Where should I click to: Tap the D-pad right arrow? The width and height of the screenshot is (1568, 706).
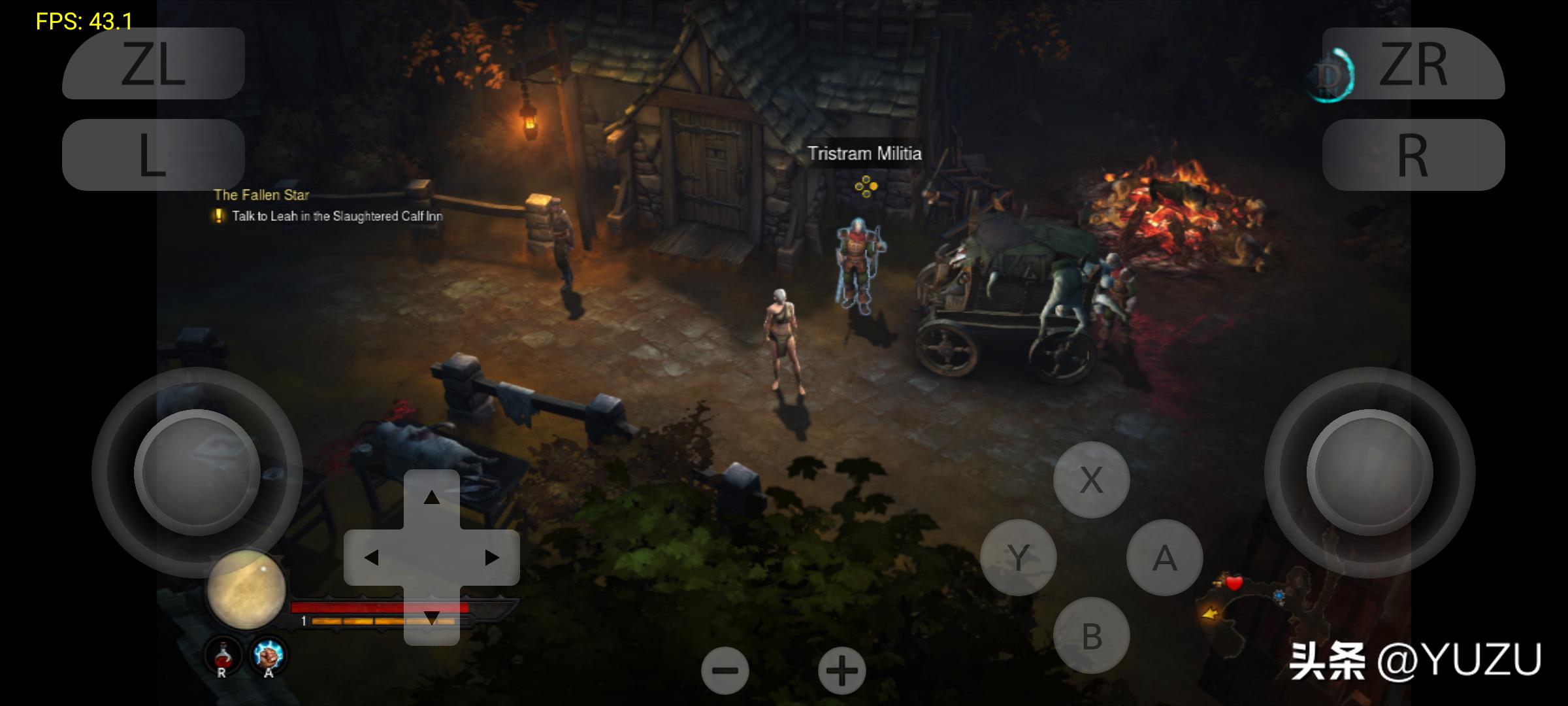tap(491, 558)
